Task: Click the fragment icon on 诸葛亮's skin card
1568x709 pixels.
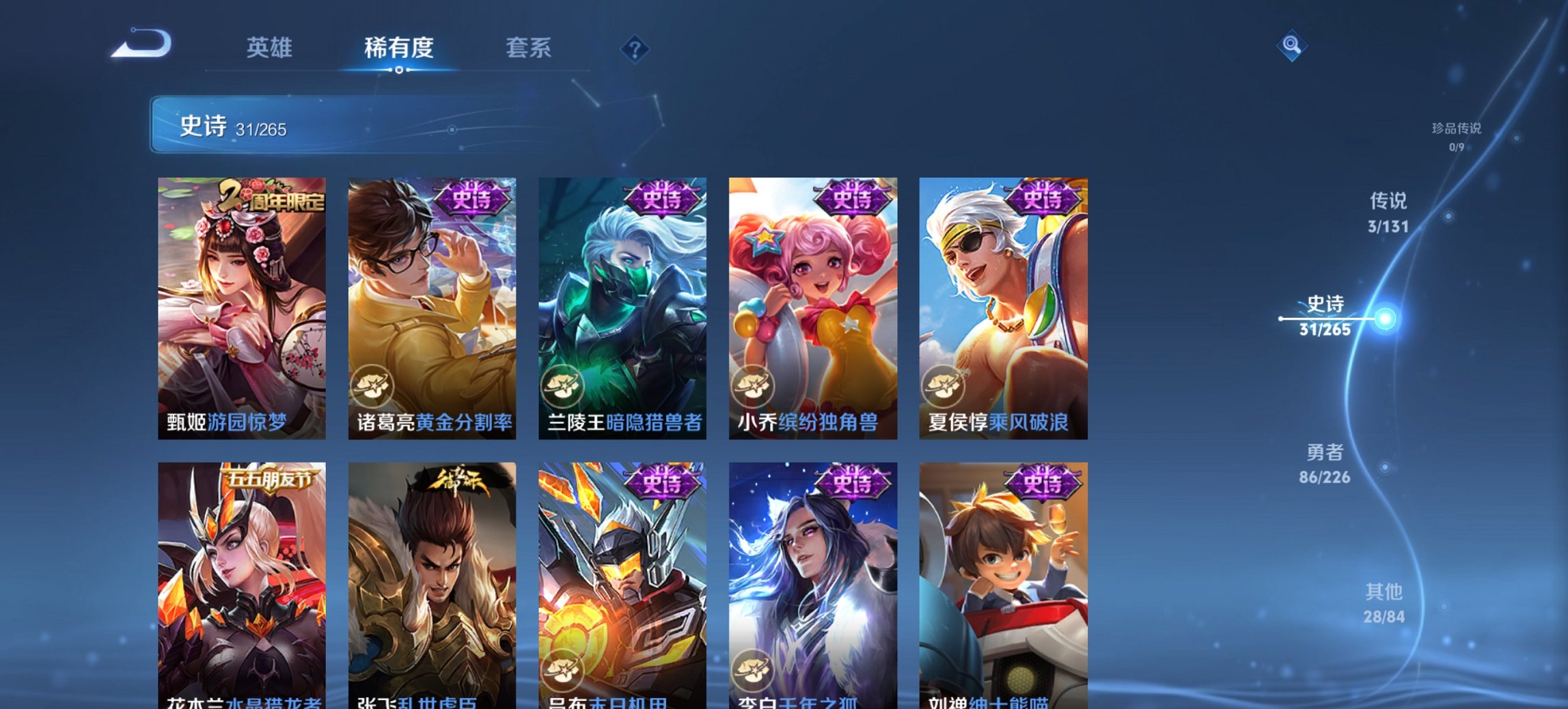Action: (x=372, y=386)
